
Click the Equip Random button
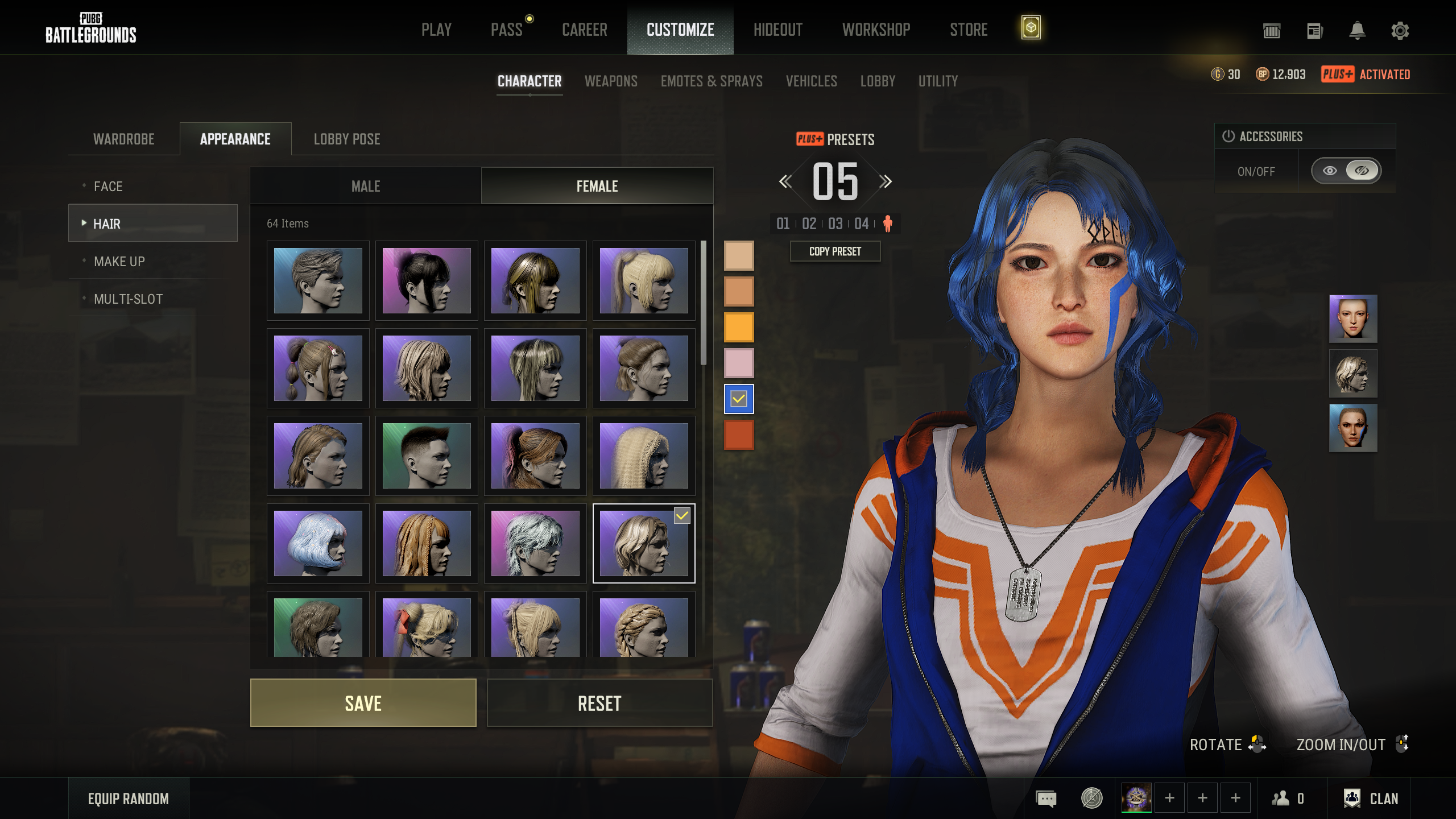point(129,799)
